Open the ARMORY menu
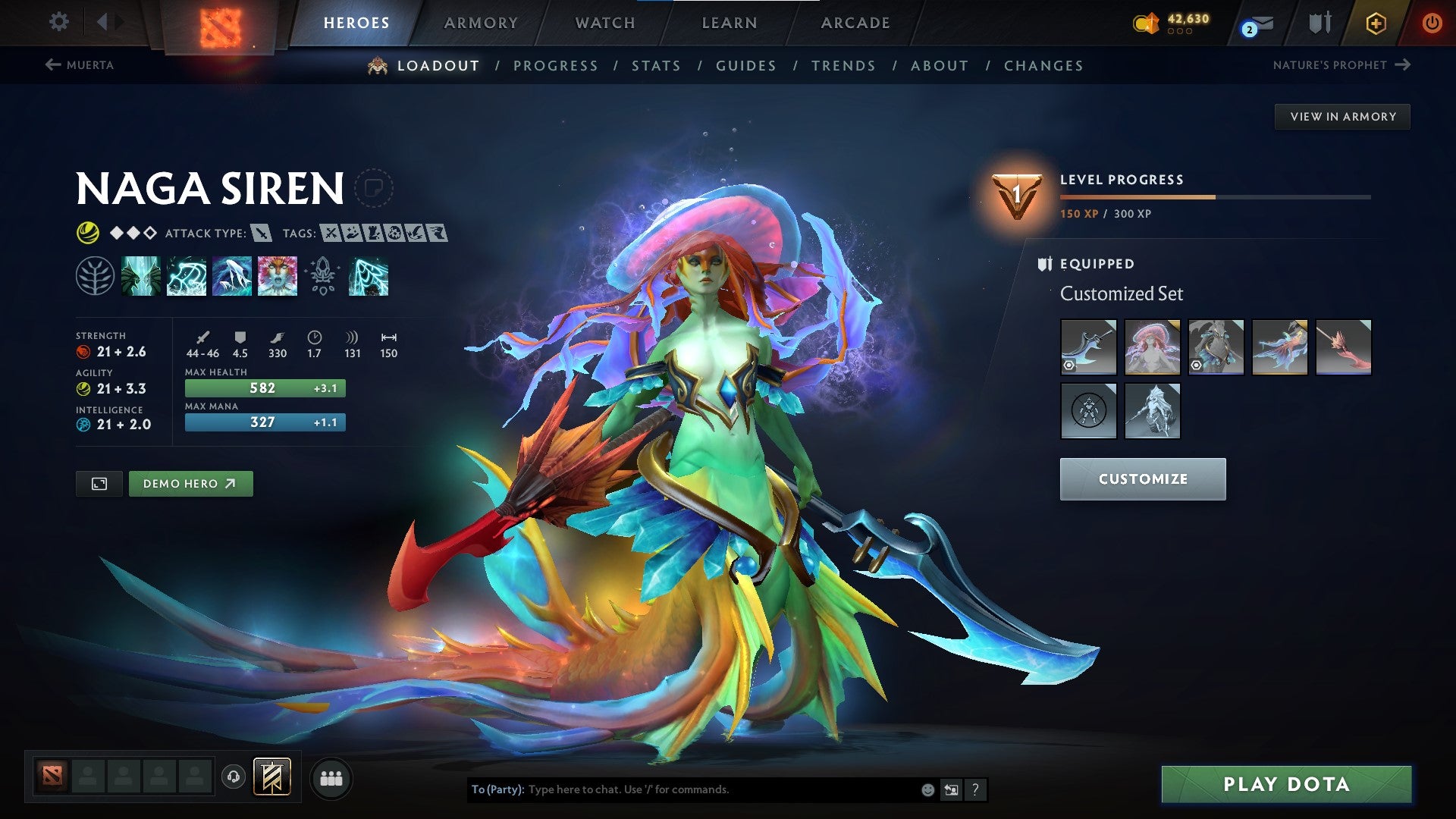The height and width of the screenshot is (819, 1456). coord(482,23)
